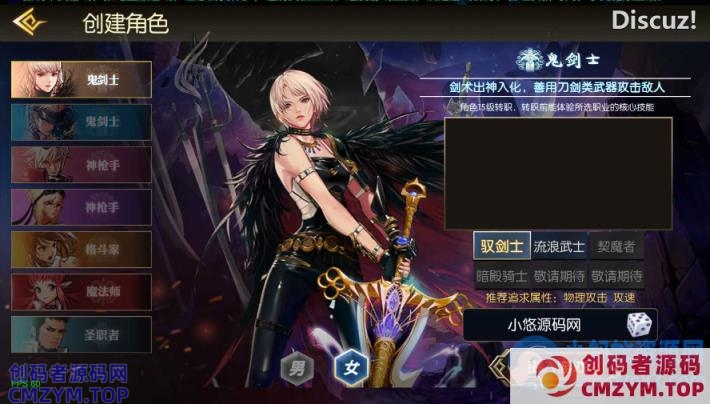Choose the 格斗家 class entry
Viewport: 710px width, 404px height.
pos(81,249)
